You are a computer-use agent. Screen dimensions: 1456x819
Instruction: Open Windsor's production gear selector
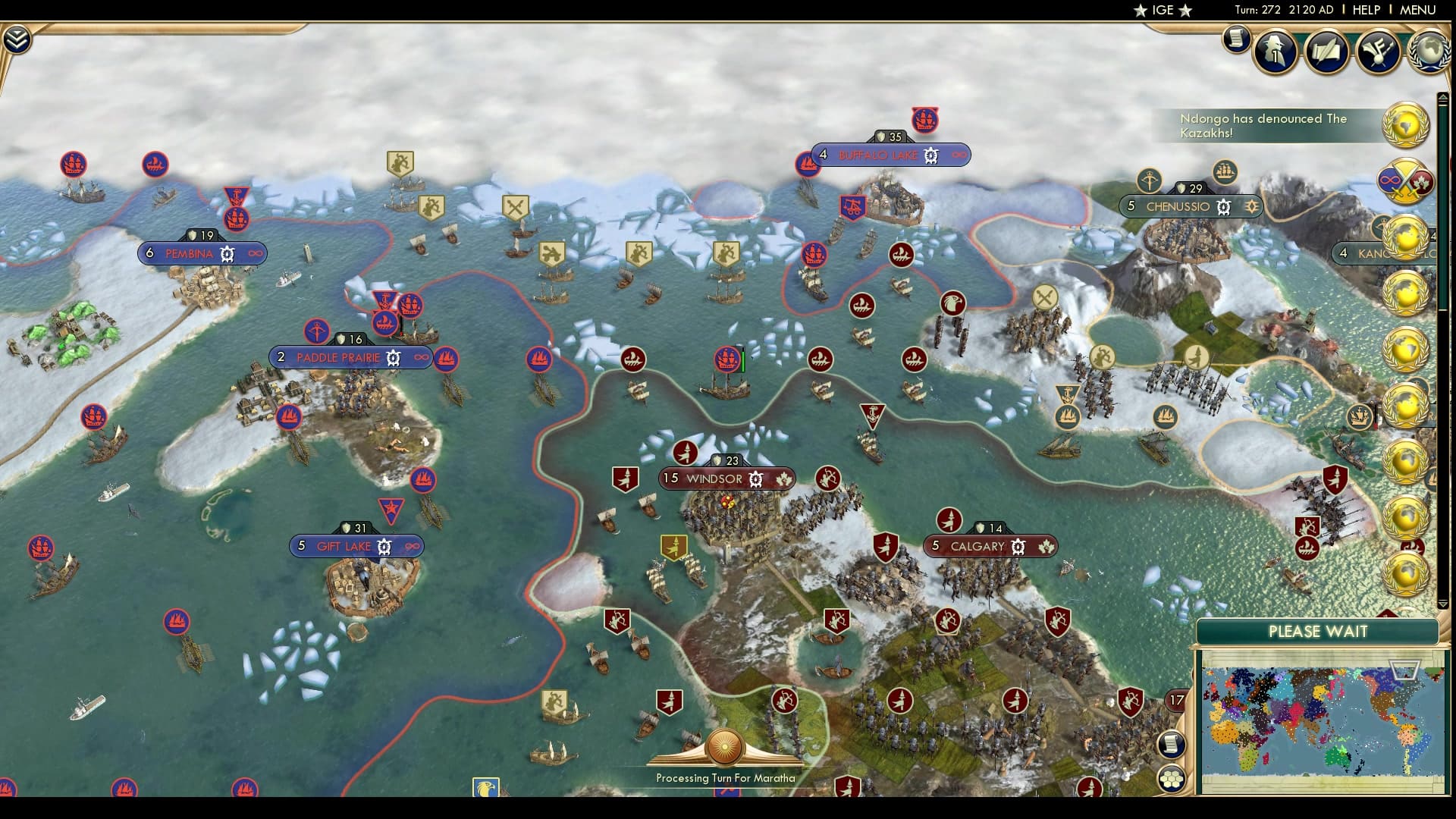755,479
